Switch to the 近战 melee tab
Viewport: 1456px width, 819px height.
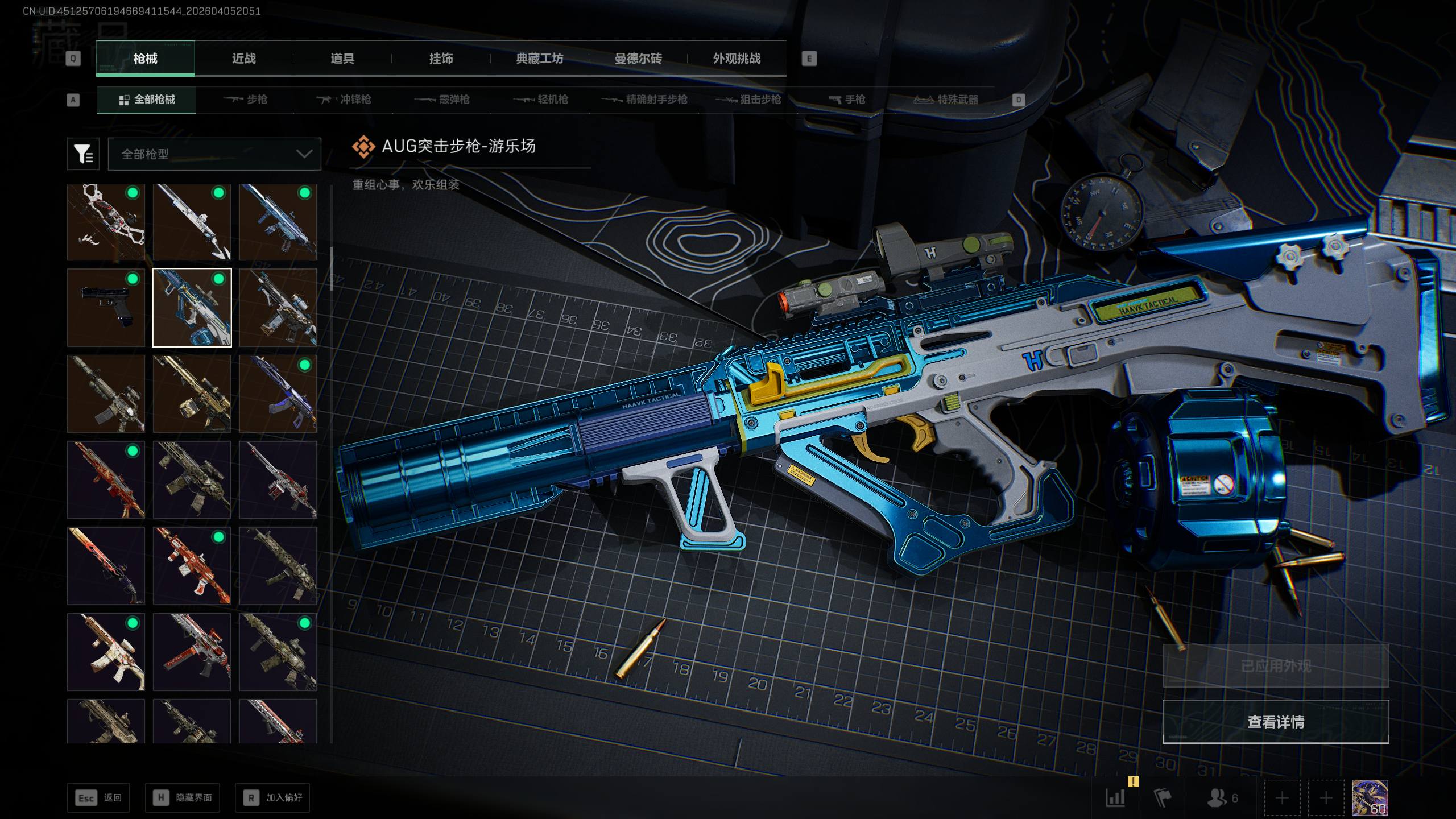[243, 59]
